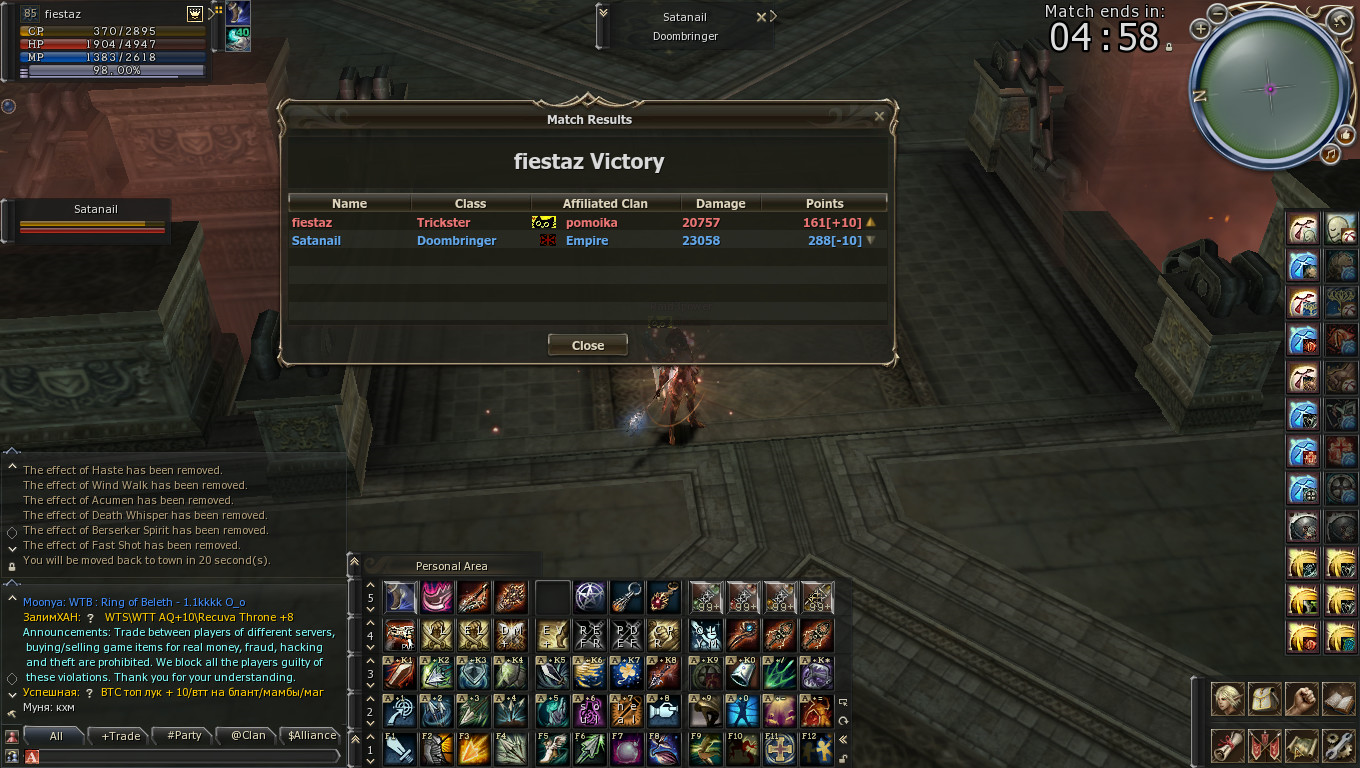Activate the pentagram skill icon in the hotbar
The height and width of the screenshot is (768, 1360).
tap(590, 597)
